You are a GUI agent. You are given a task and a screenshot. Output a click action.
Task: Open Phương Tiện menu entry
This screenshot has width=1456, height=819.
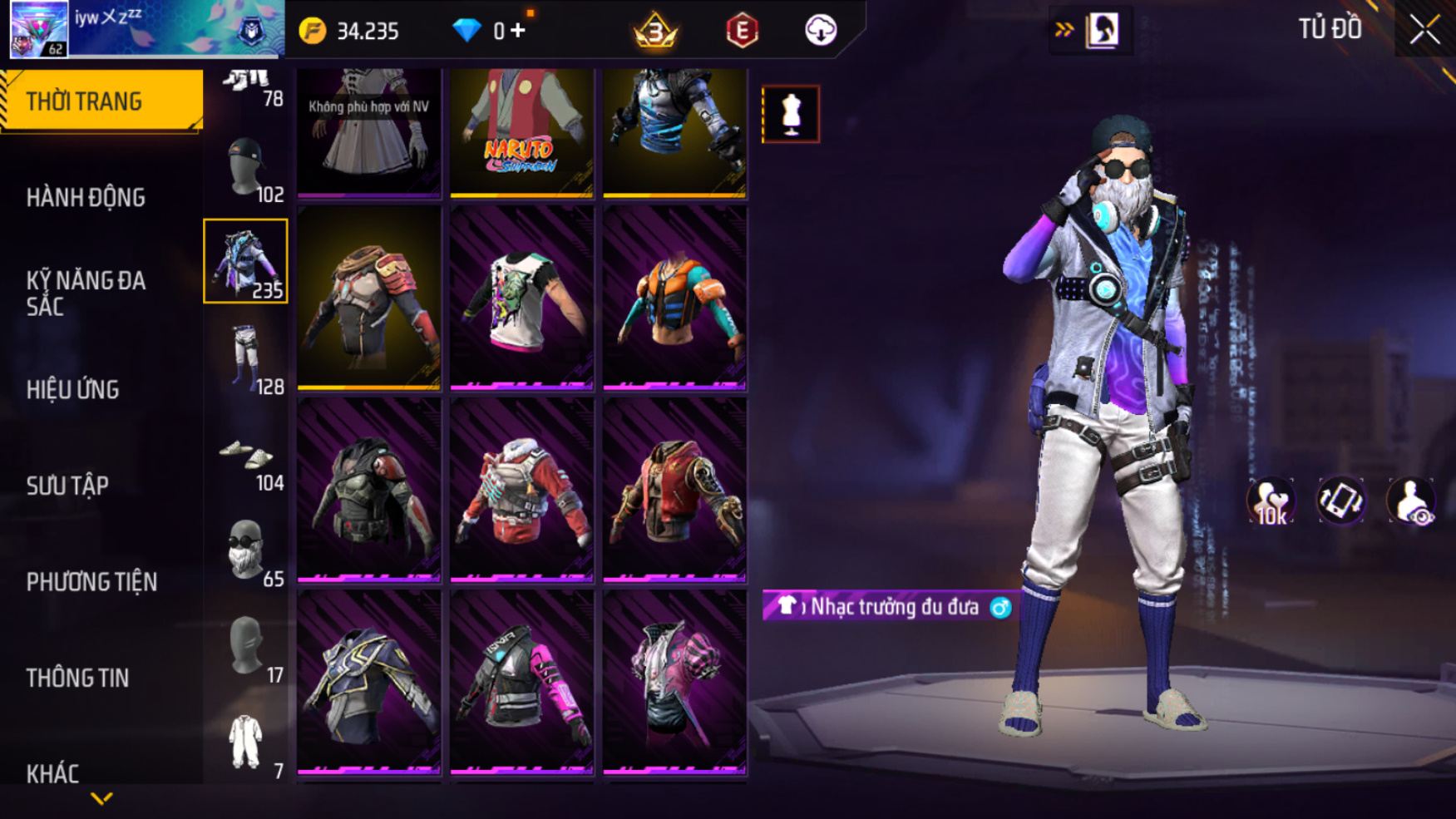click(91, 581)
